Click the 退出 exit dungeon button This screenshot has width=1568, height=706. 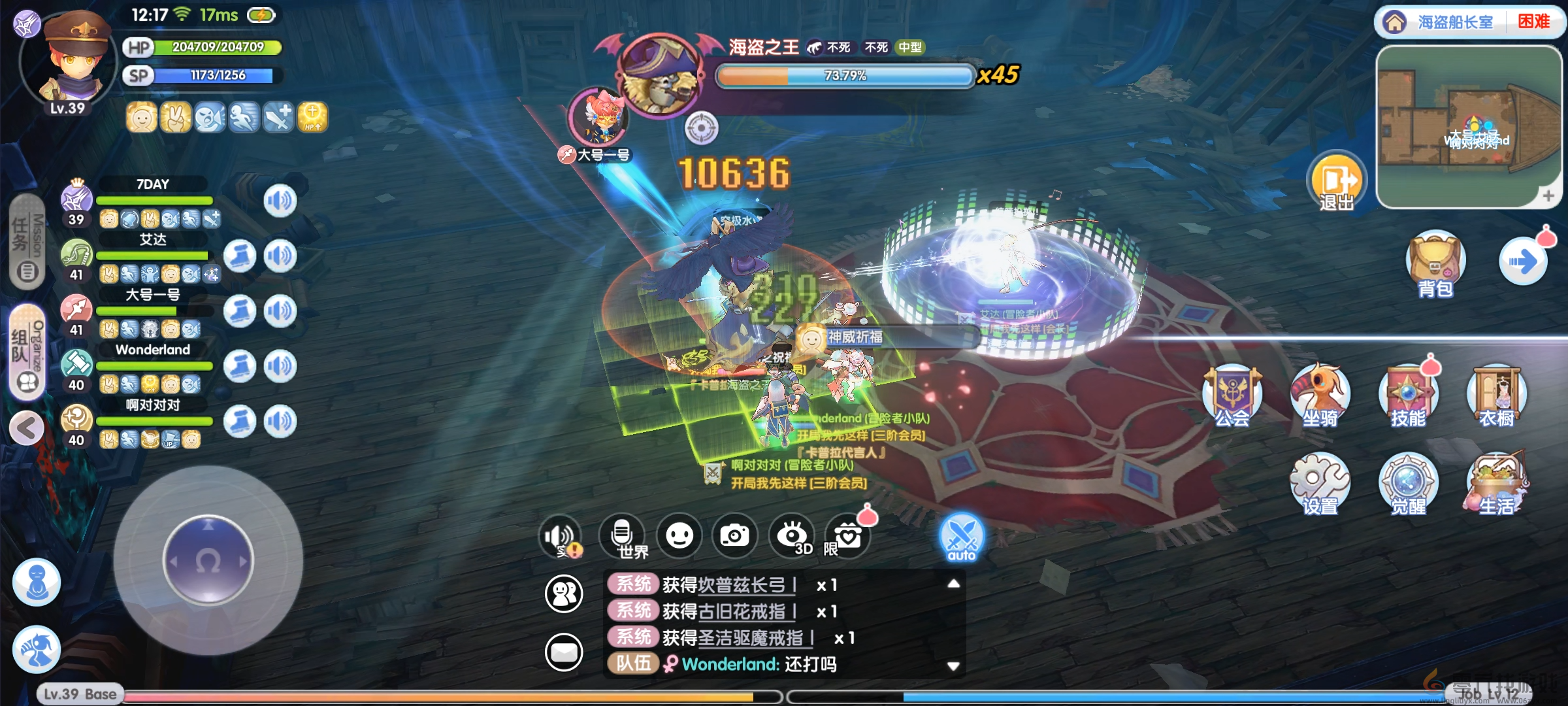pos(1336,183)
